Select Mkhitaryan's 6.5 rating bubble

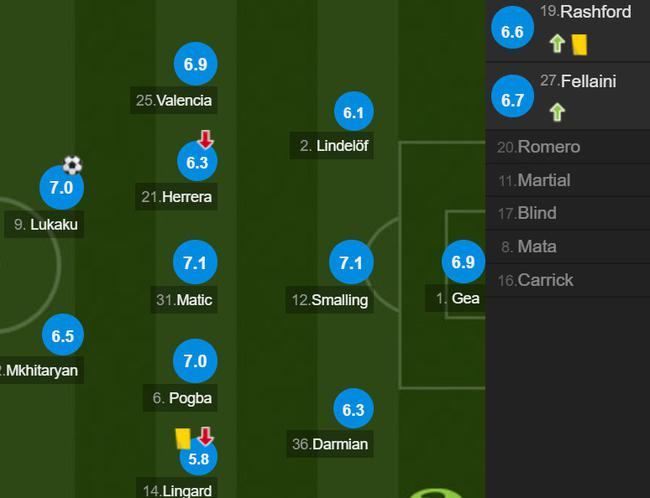62,336
